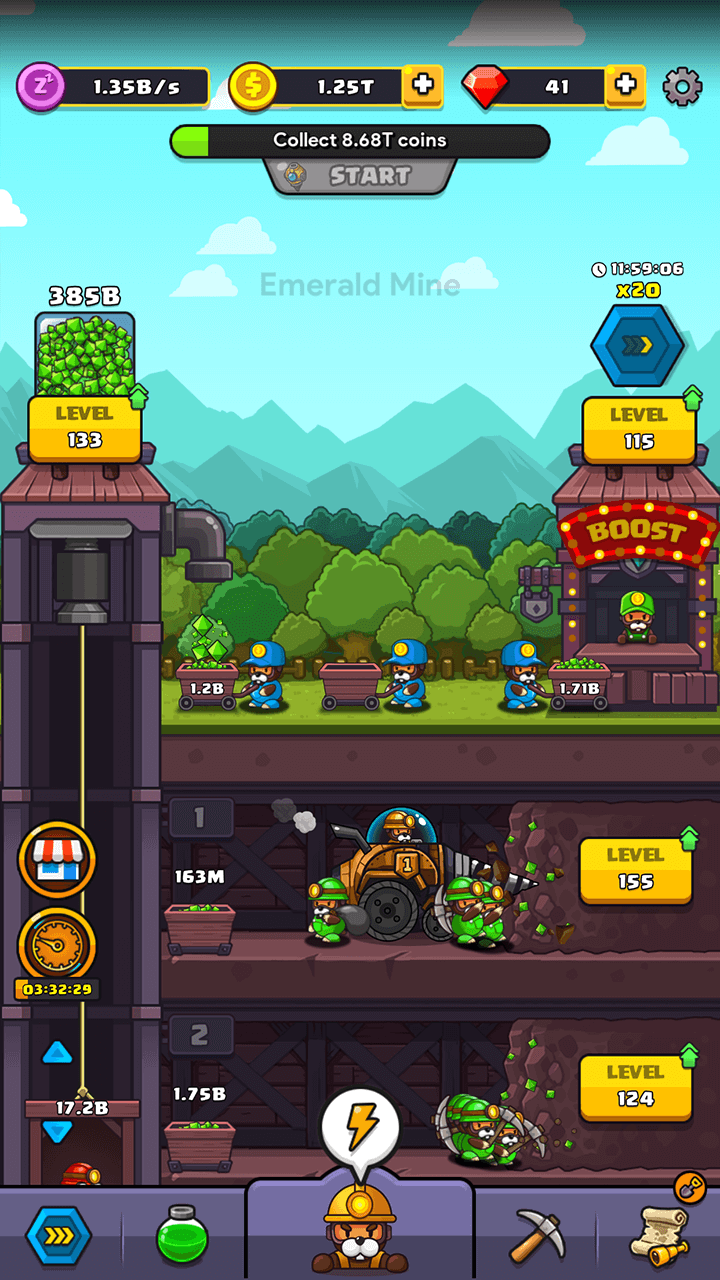
Task: Upgrade the elevator Level 133 button
Action: (x=84, y=427)
